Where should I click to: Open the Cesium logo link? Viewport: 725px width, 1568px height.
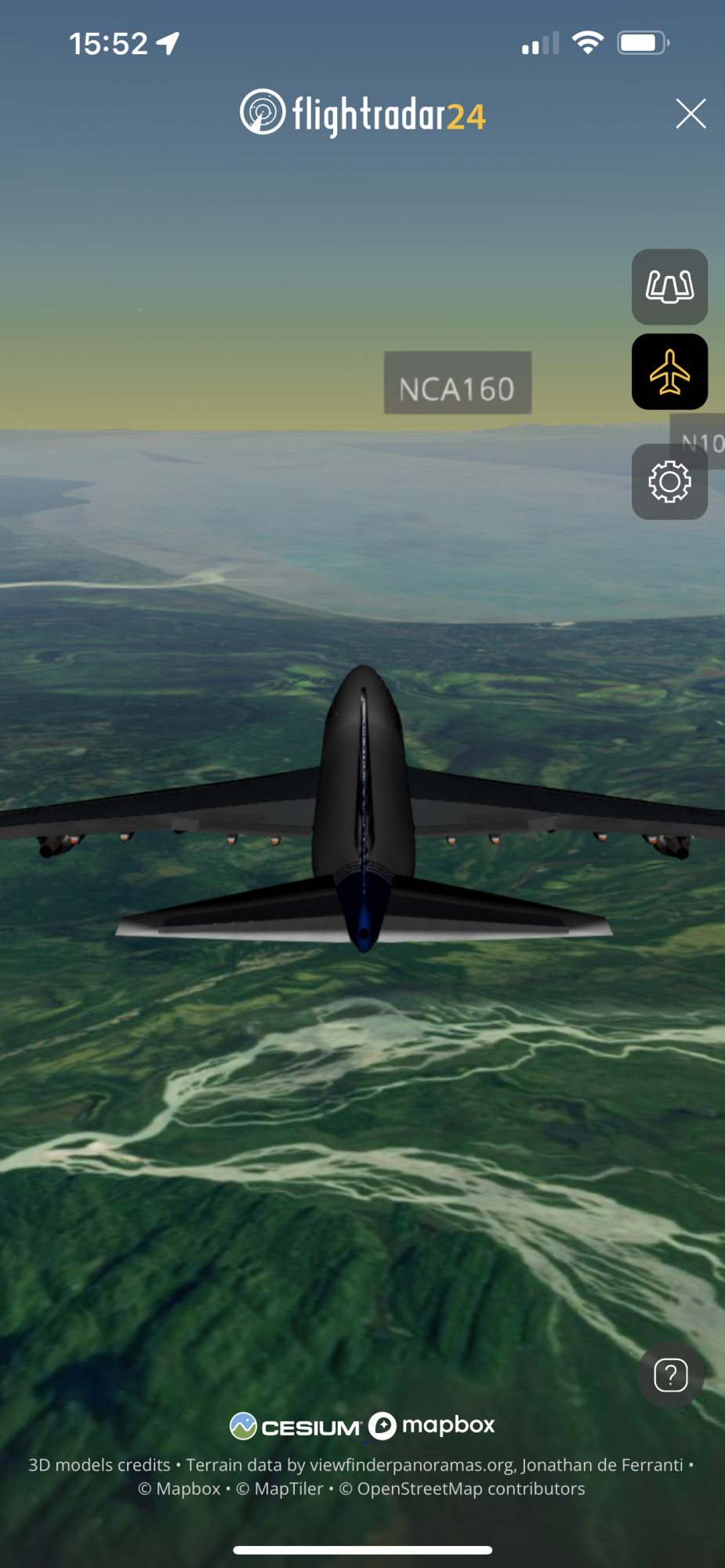pyautogui.click(x=295, y=1426)
